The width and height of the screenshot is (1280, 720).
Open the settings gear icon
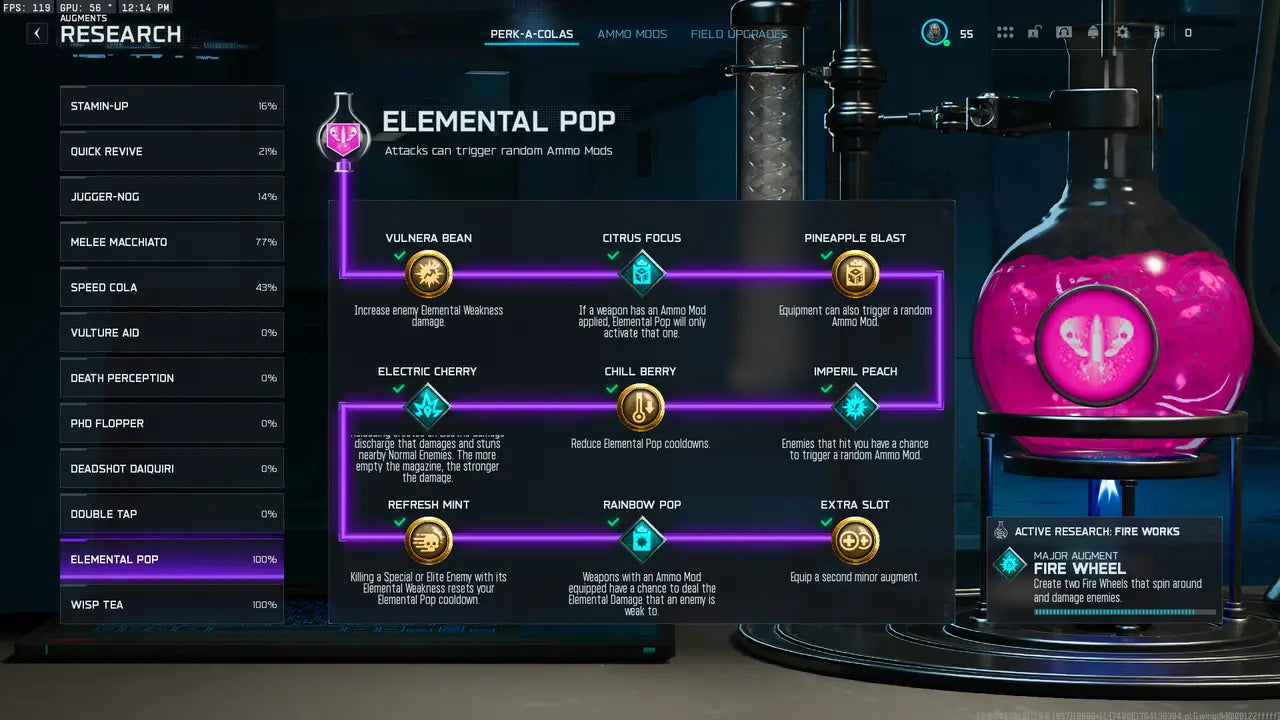(1123, 33)
